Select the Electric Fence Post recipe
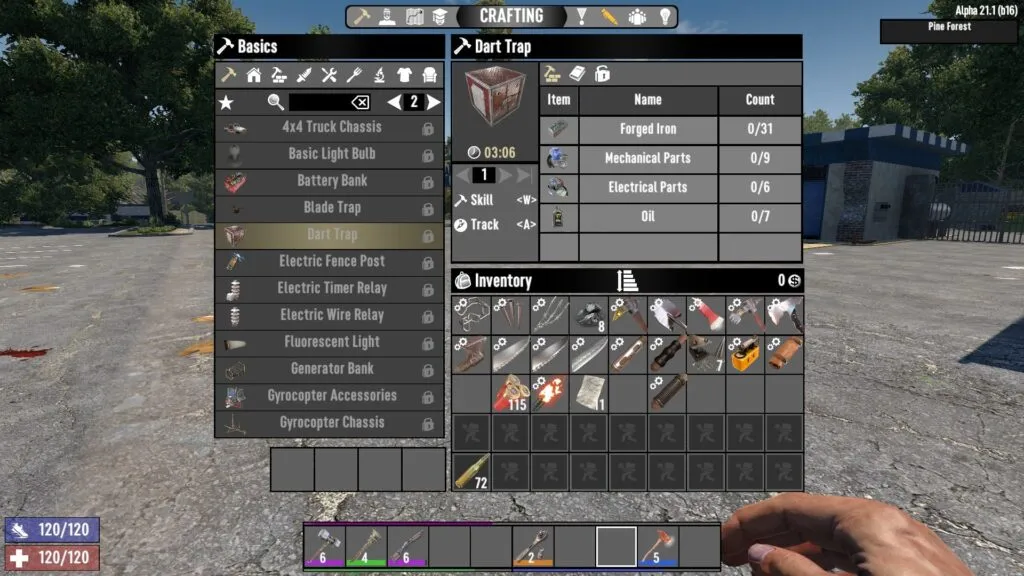Screen dimensions: 1024x576 331,261
